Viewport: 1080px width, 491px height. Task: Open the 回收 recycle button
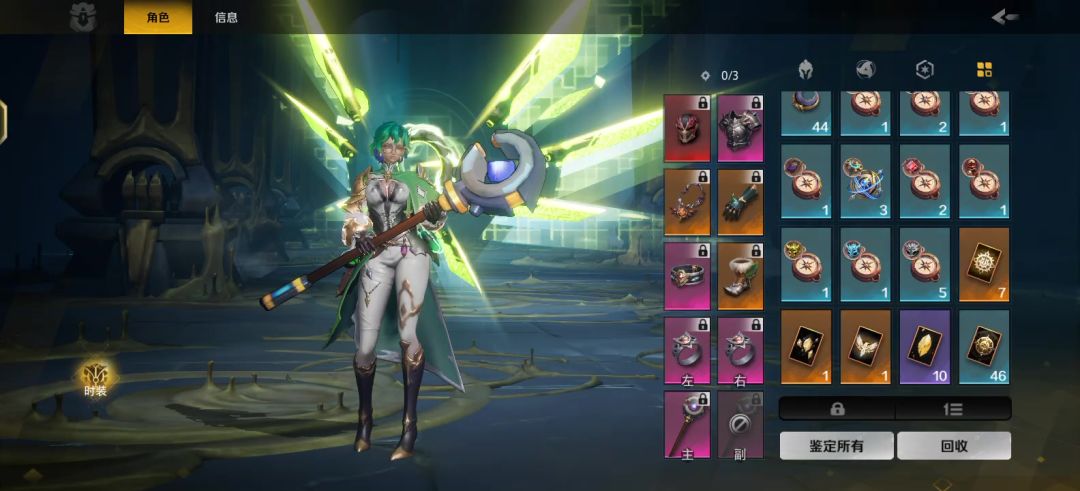coord(954,446)
